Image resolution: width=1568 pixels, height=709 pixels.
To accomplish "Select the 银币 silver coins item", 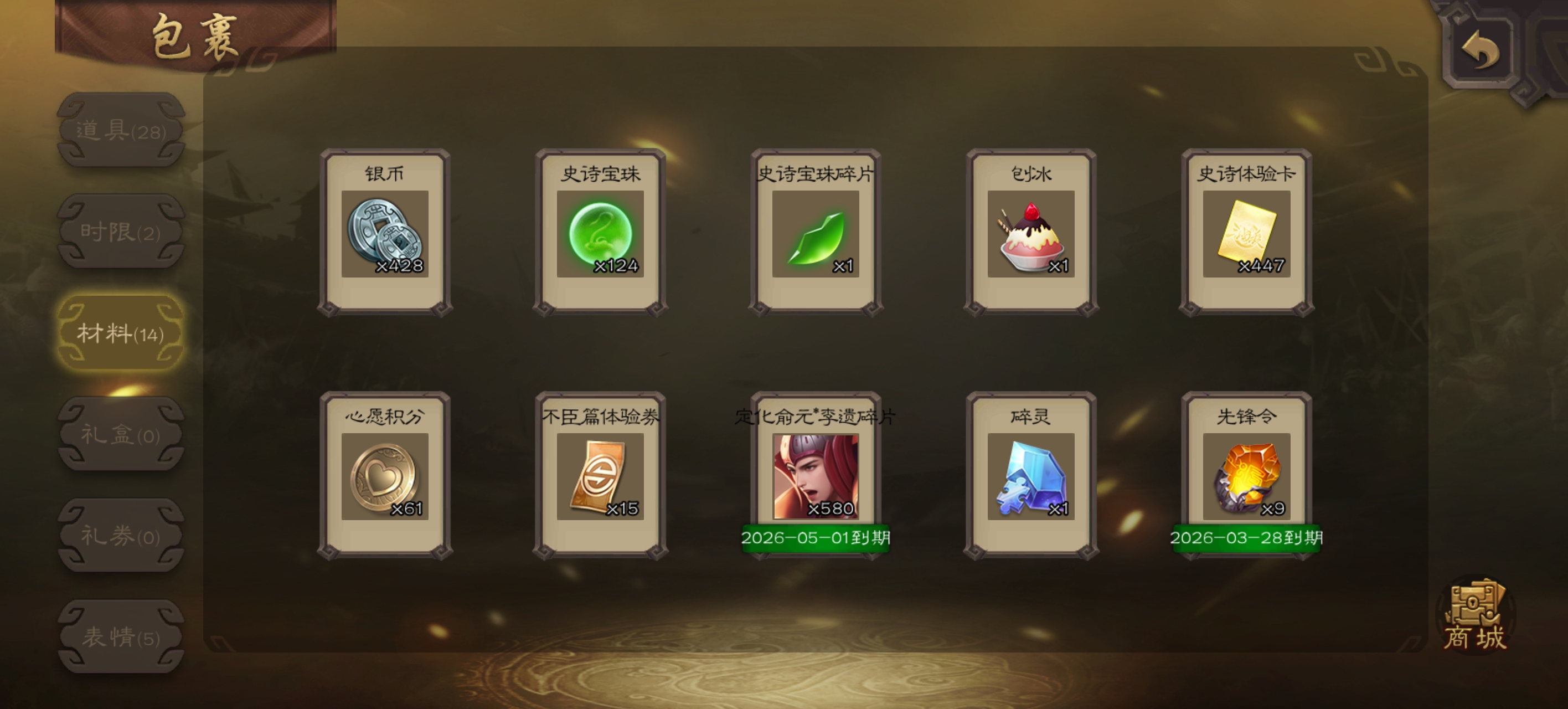I will pos(385,234).
